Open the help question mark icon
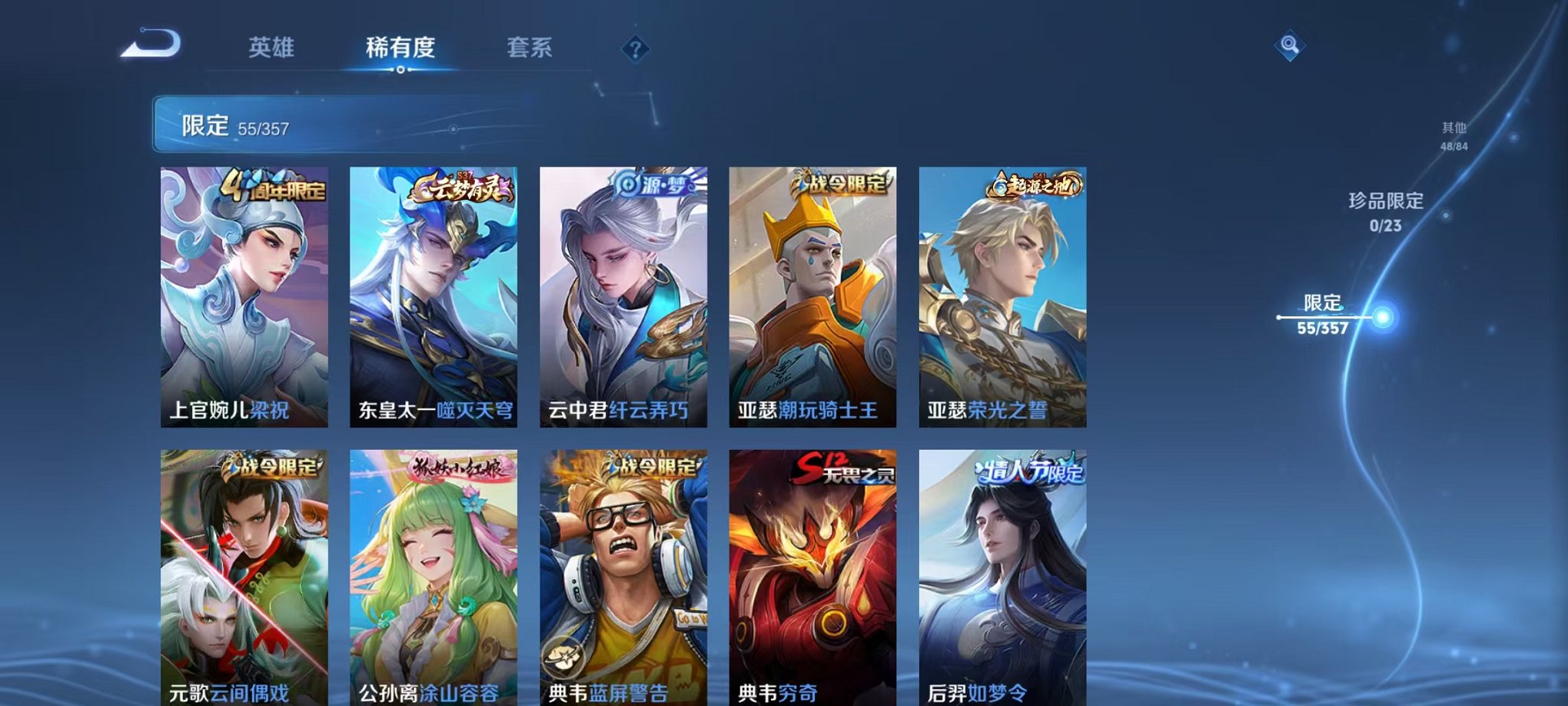This screenshot has width=1568, height=706. pos(635,50)
